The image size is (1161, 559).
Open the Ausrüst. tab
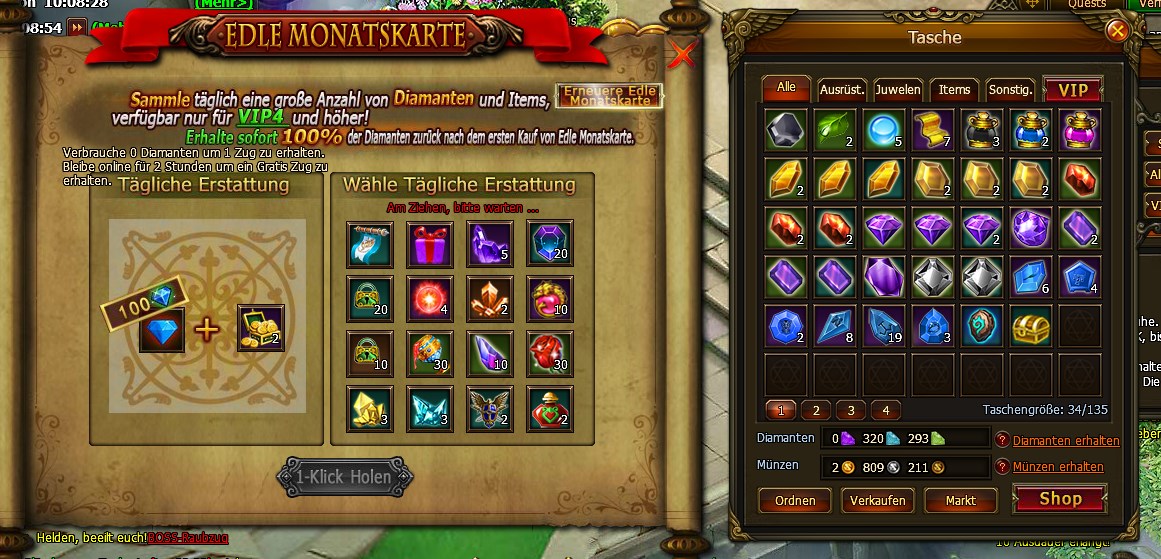pos(842,90)
